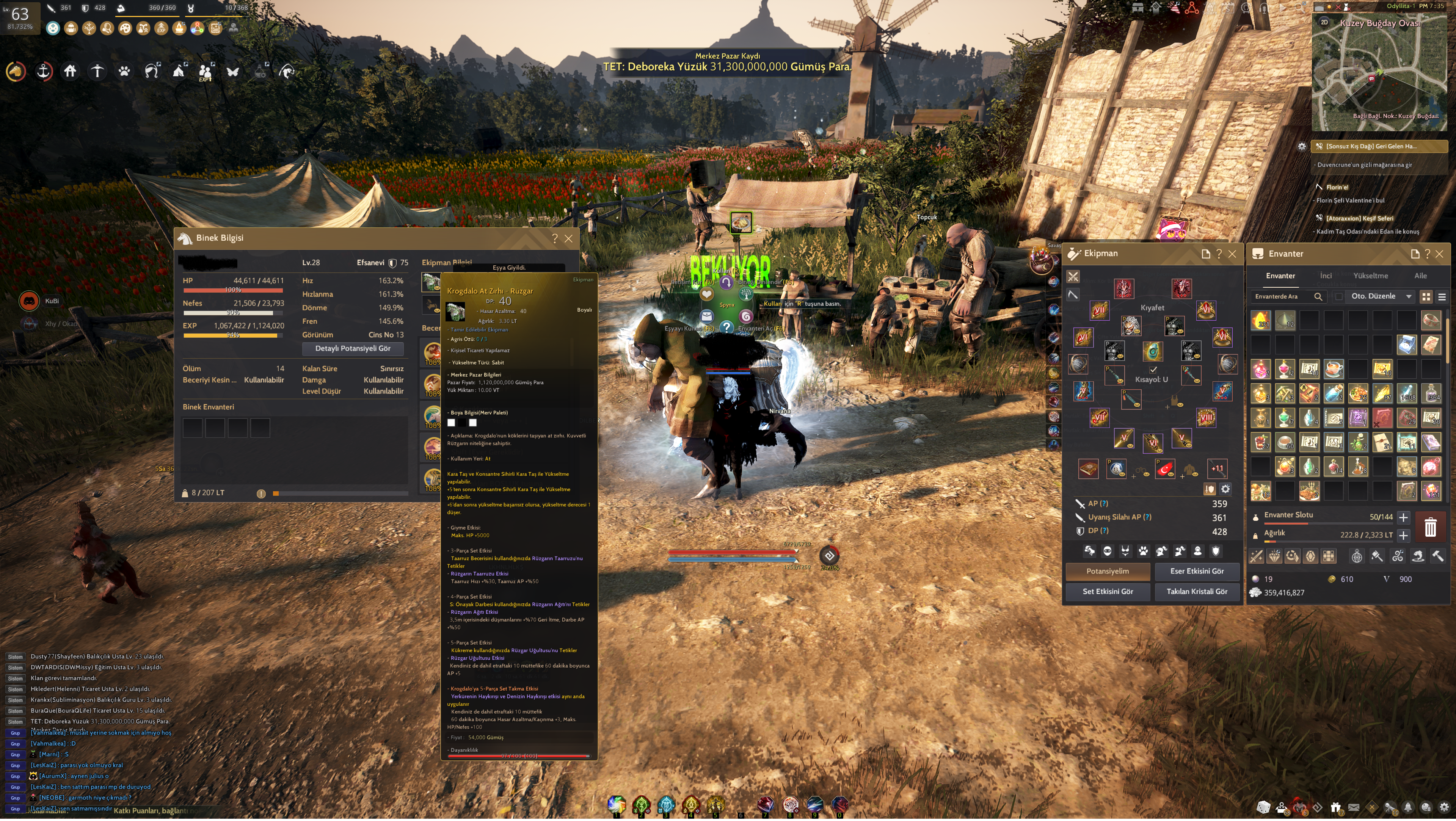Switch to the Yükseltme tab

(x=1370, y=276)
